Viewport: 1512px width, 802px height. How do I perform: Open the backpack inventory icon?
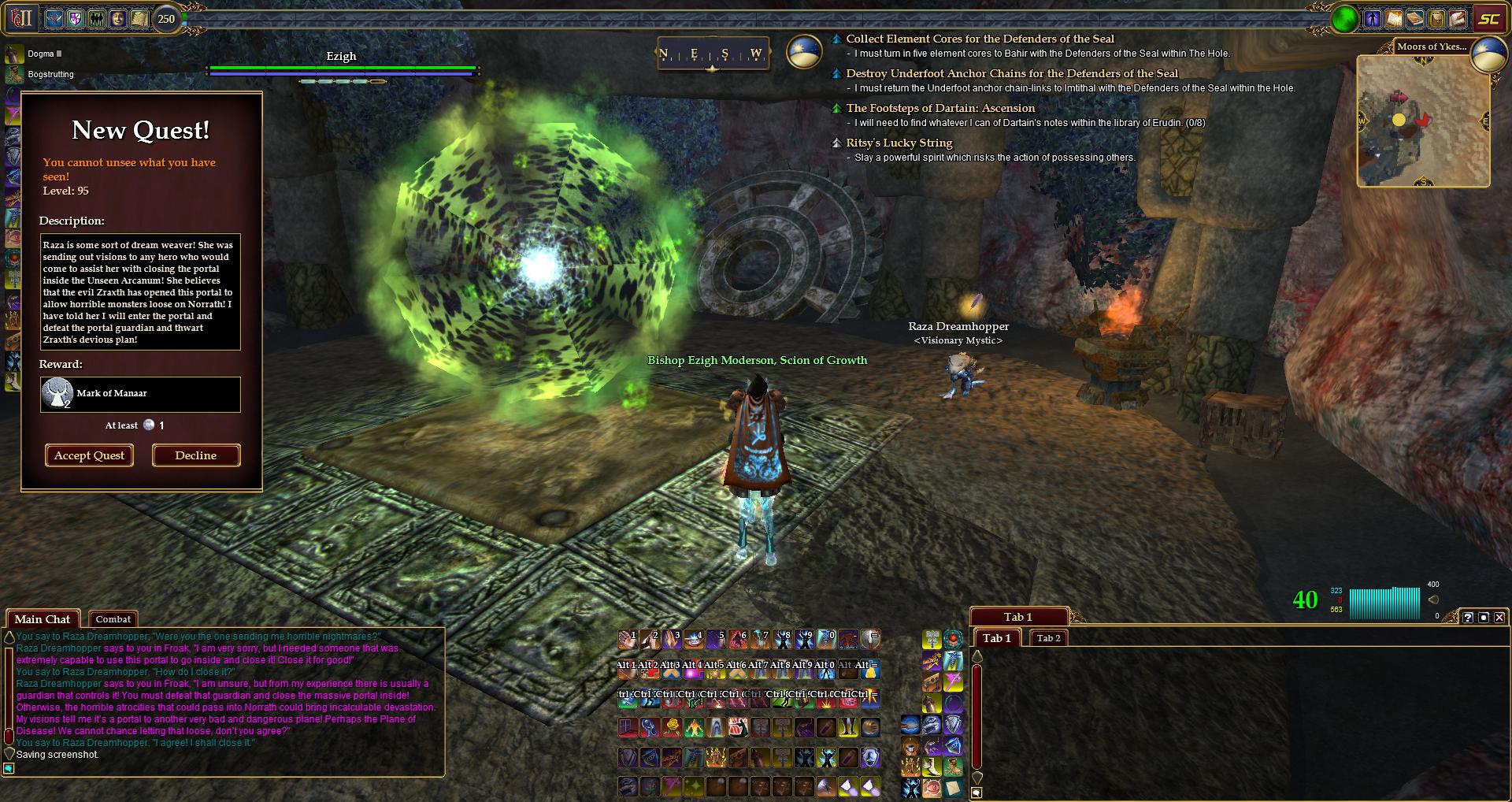click(x=1436, y=18)
